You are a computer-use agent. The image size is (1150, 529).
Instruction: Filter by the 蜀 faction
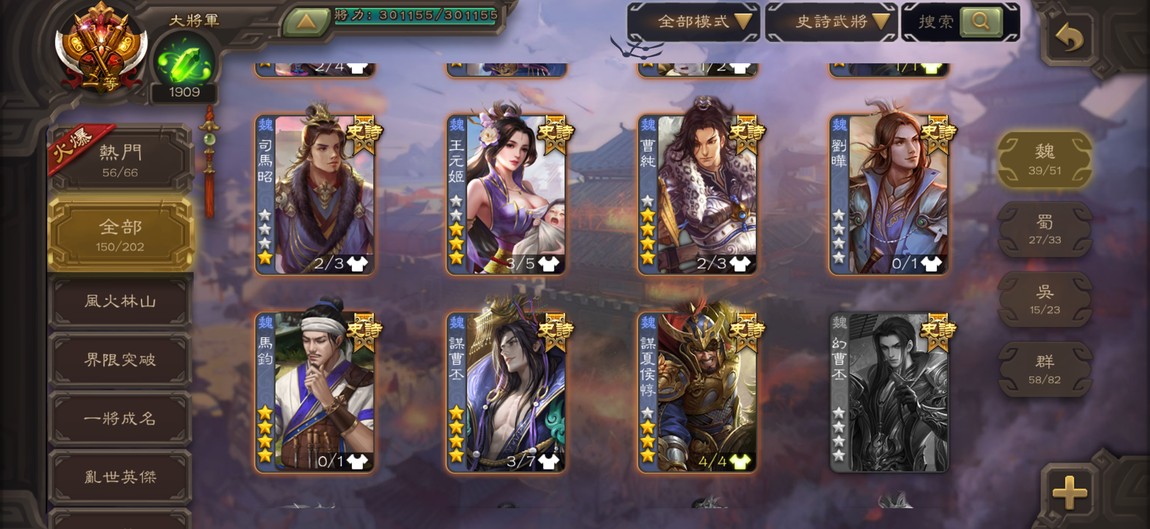1045,229
